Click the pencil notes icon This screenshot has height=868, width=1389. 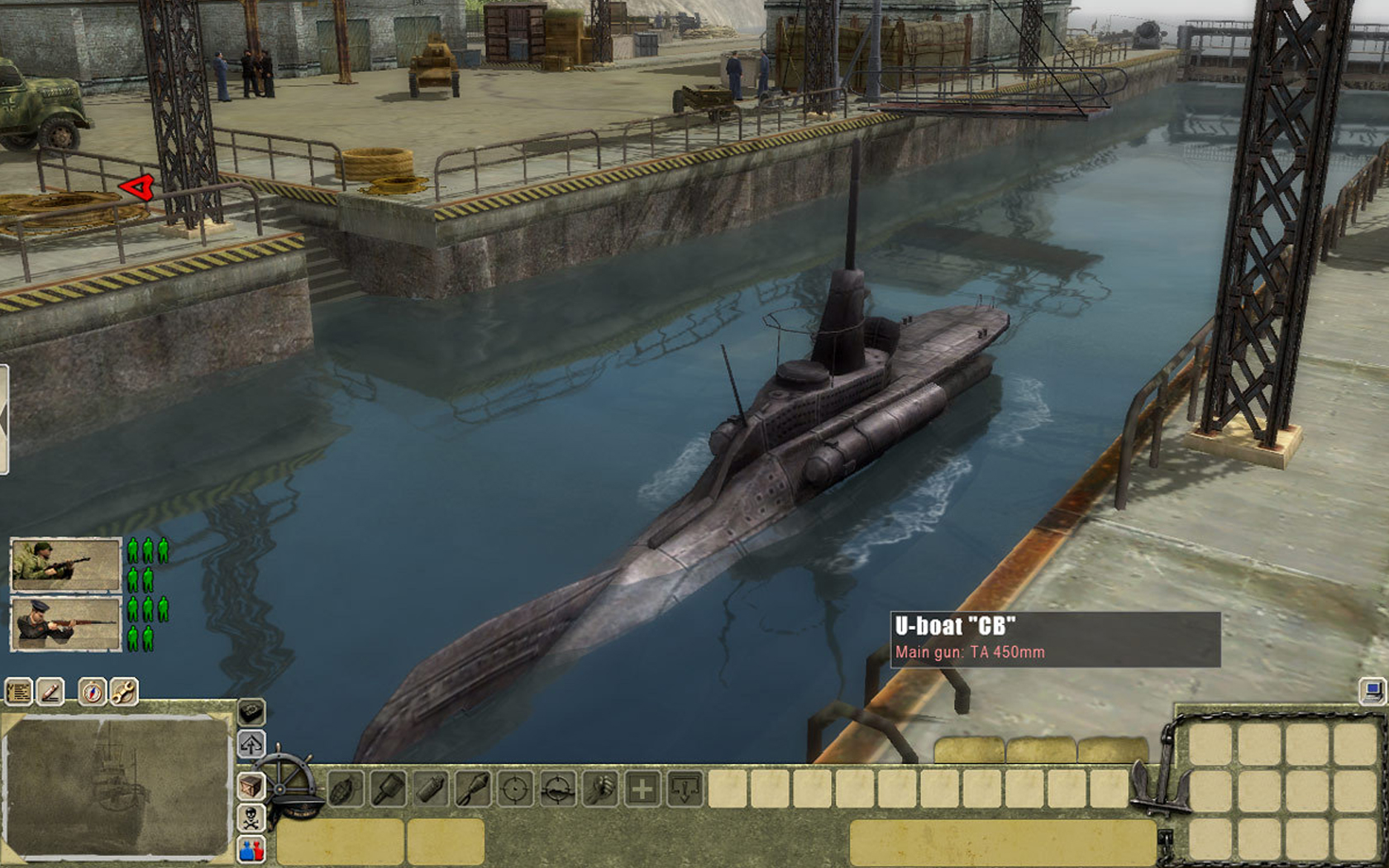pyautogui.click(x=50, y=691)
